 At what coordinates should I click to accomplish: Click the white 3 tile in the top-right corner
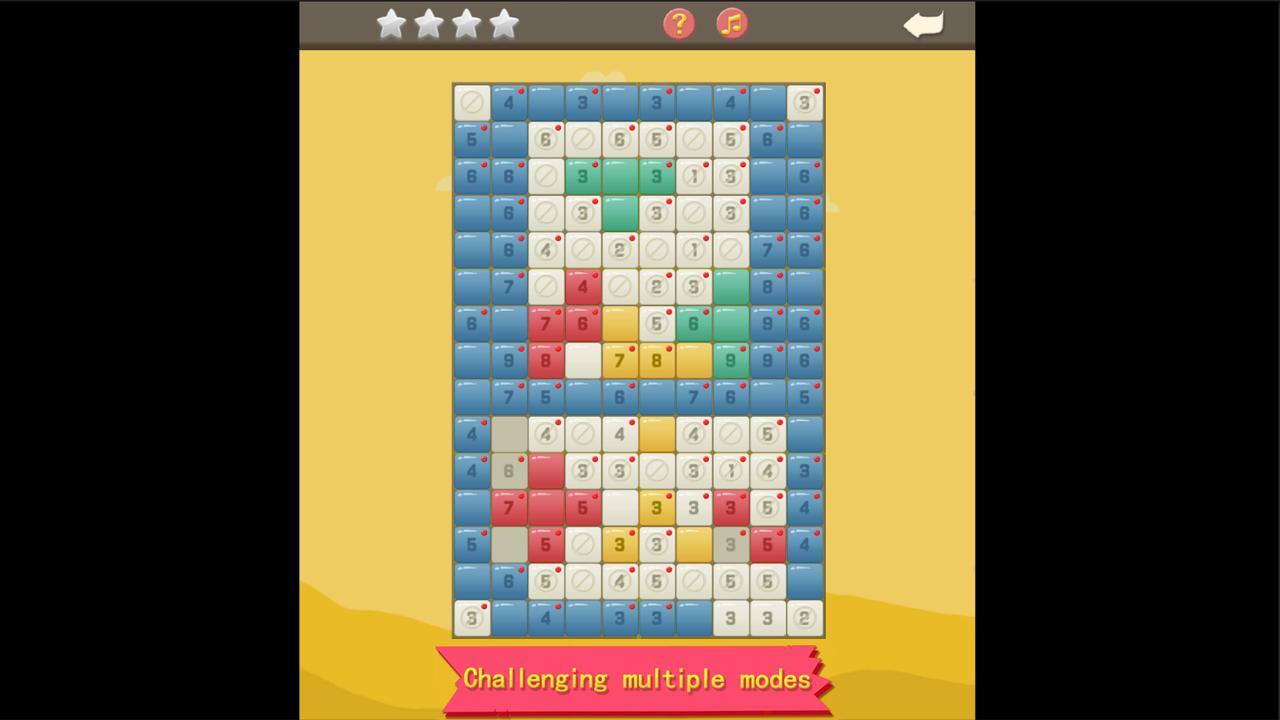(x=804, y=102)
